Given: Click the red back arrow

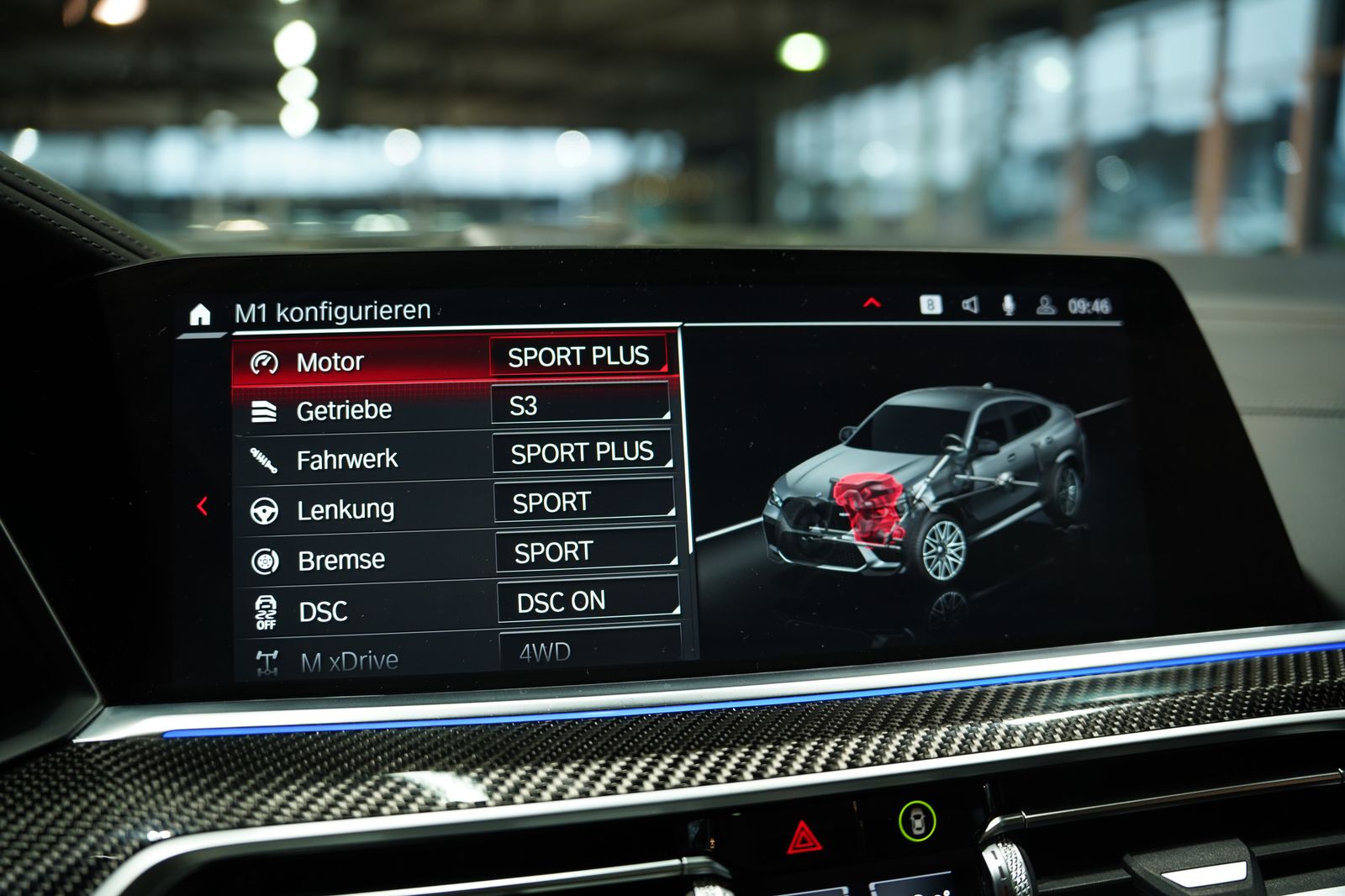Looking at the screenshot, I should coord(202,506).
